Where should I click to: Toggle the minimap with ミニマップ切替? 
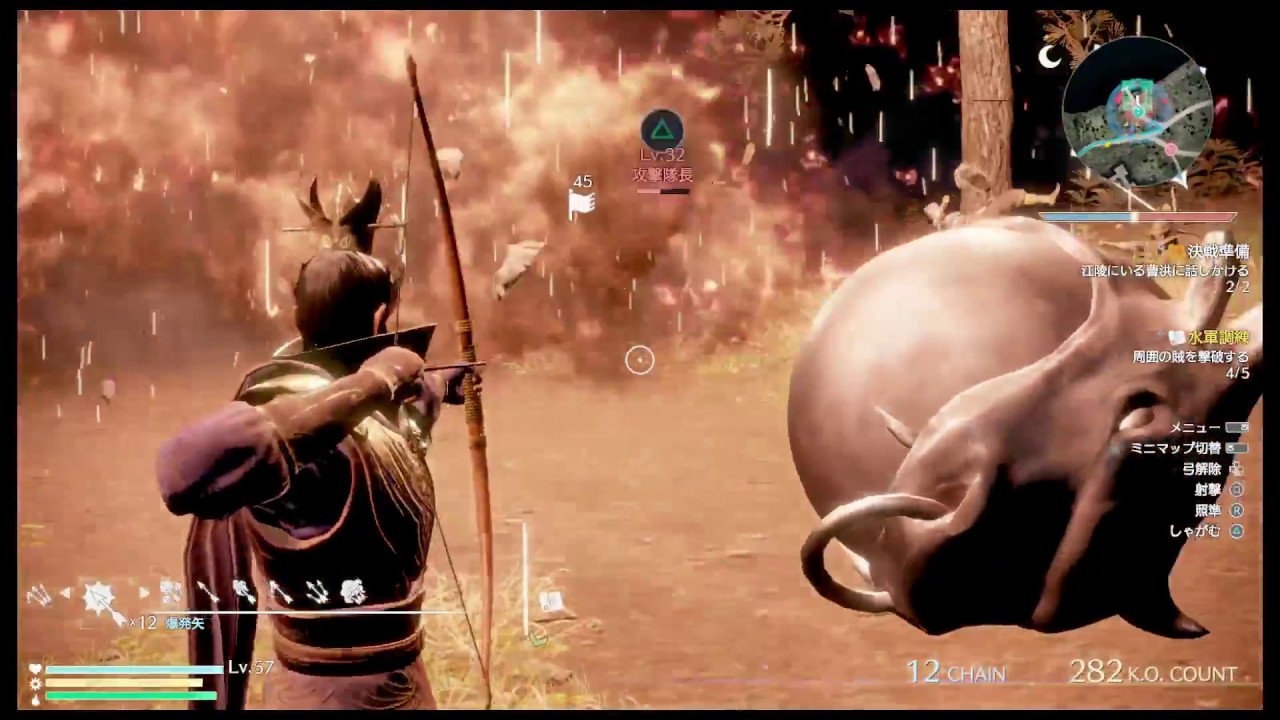point(1196,447)
